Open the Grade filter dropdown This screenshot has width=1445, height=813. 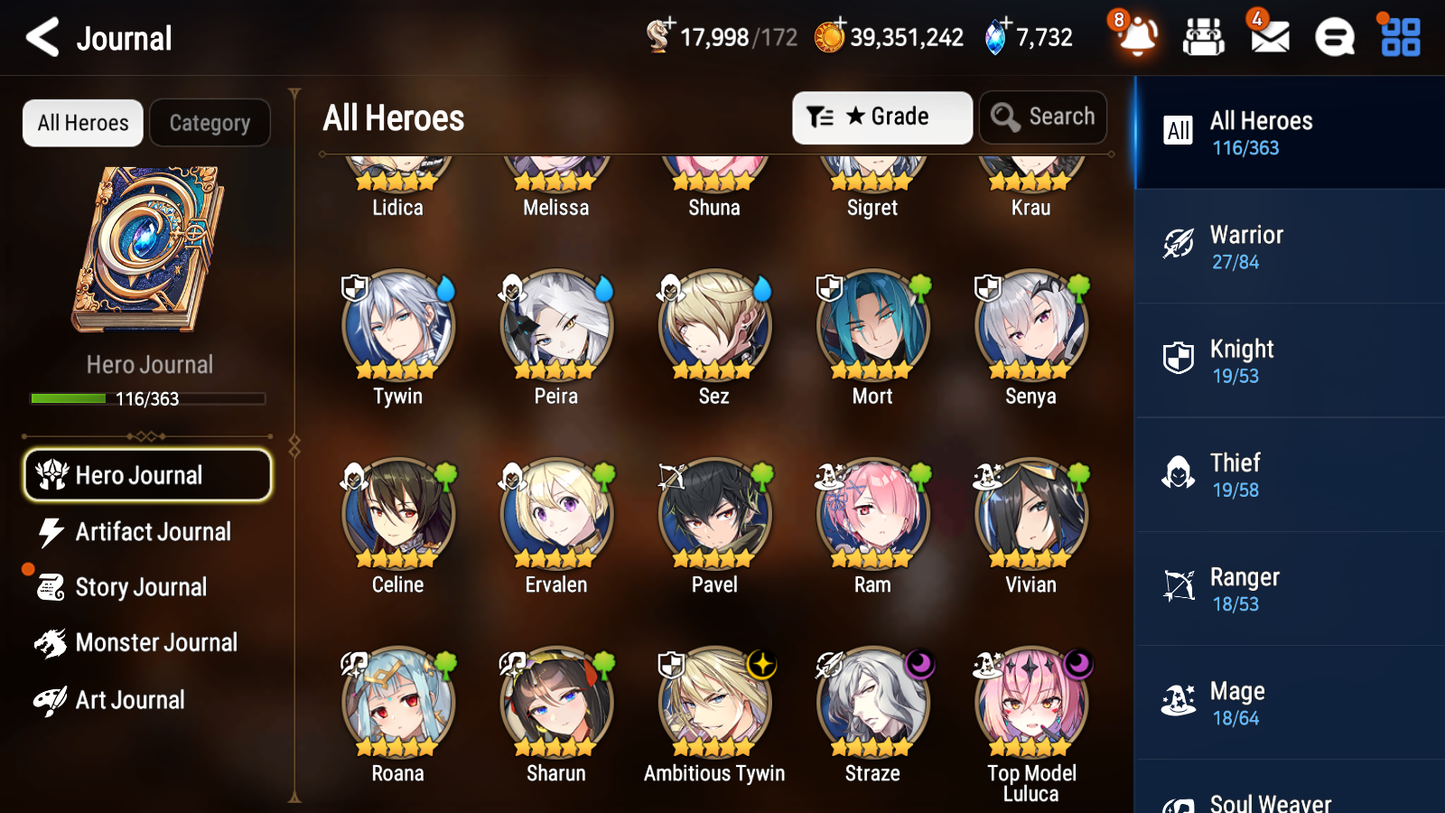[882, 117]
